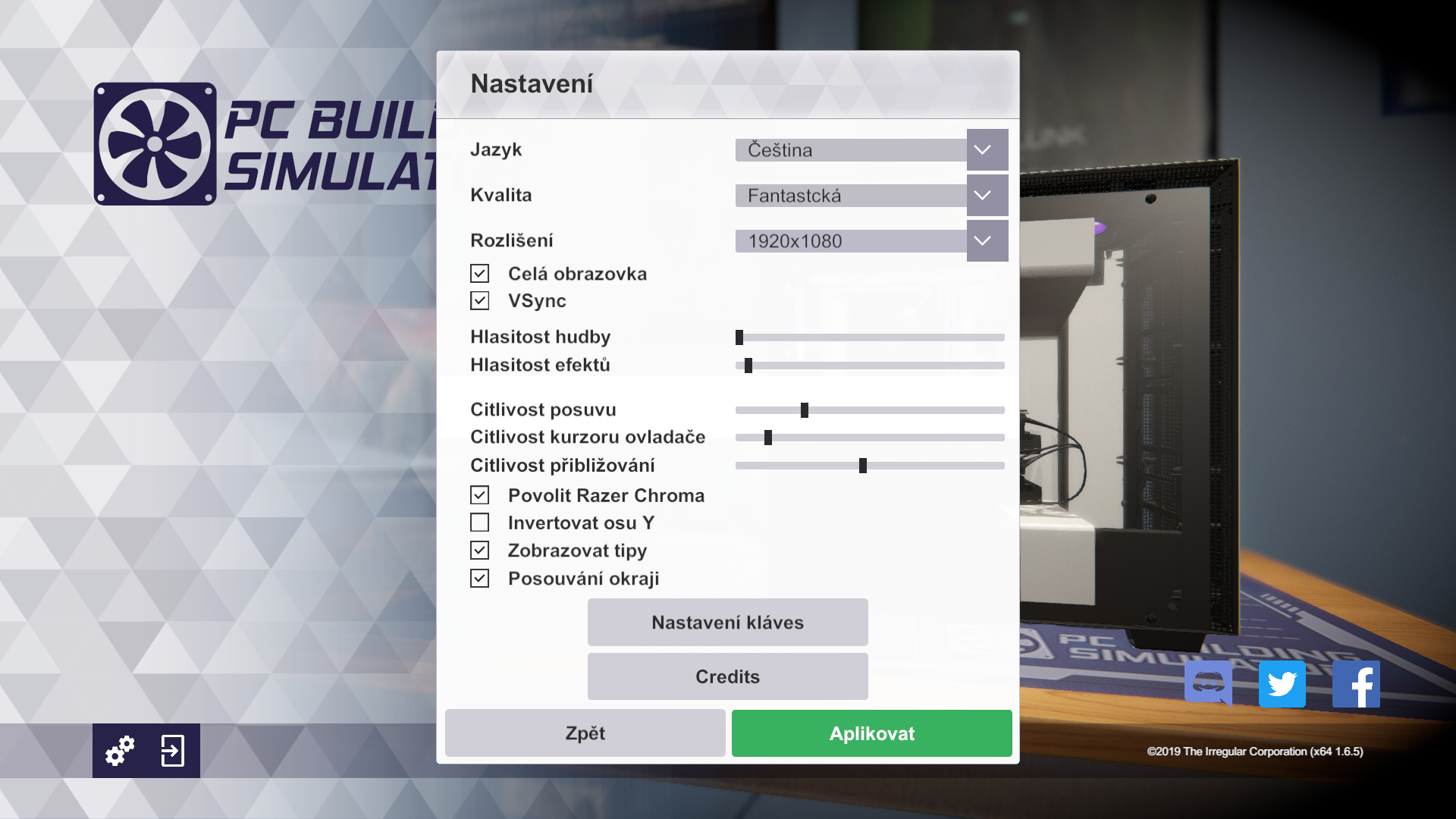
Task: Toggle the Zobrazovat tipy checkbox
Action: (x=479, y=551)
